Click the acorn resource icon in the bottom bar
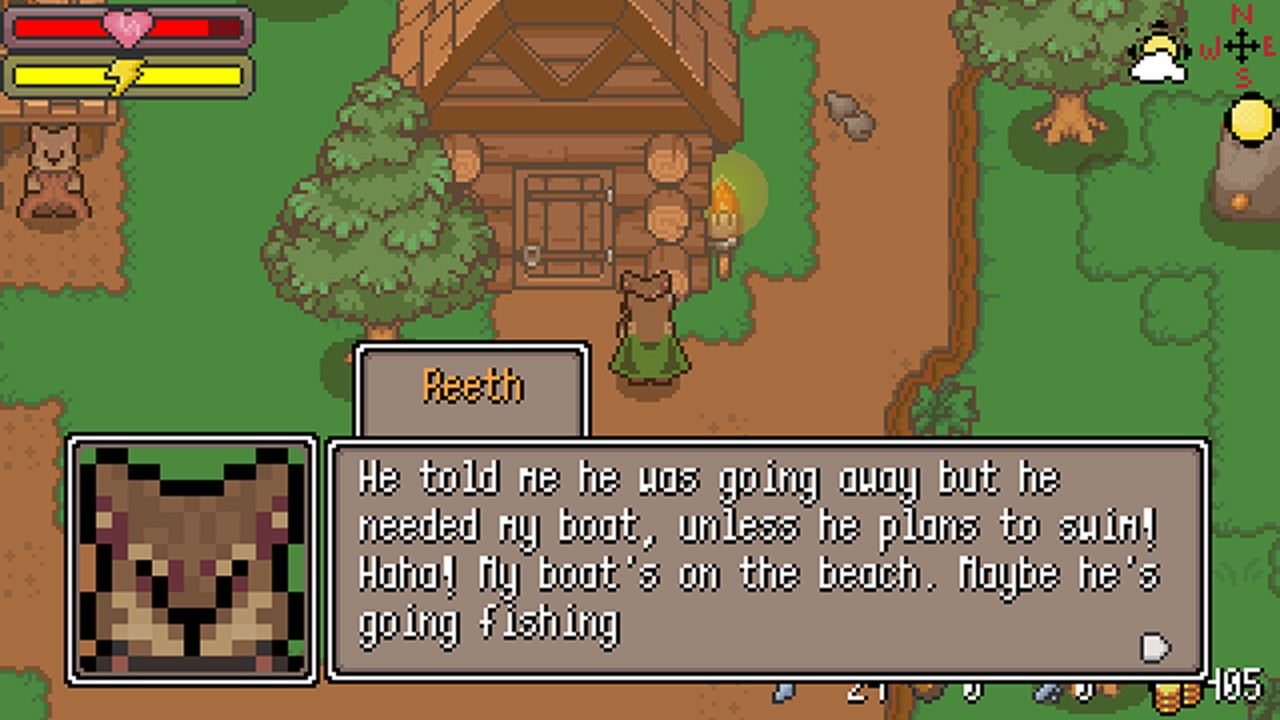Screen dimensions: 1280x720 tap(928, 690)
